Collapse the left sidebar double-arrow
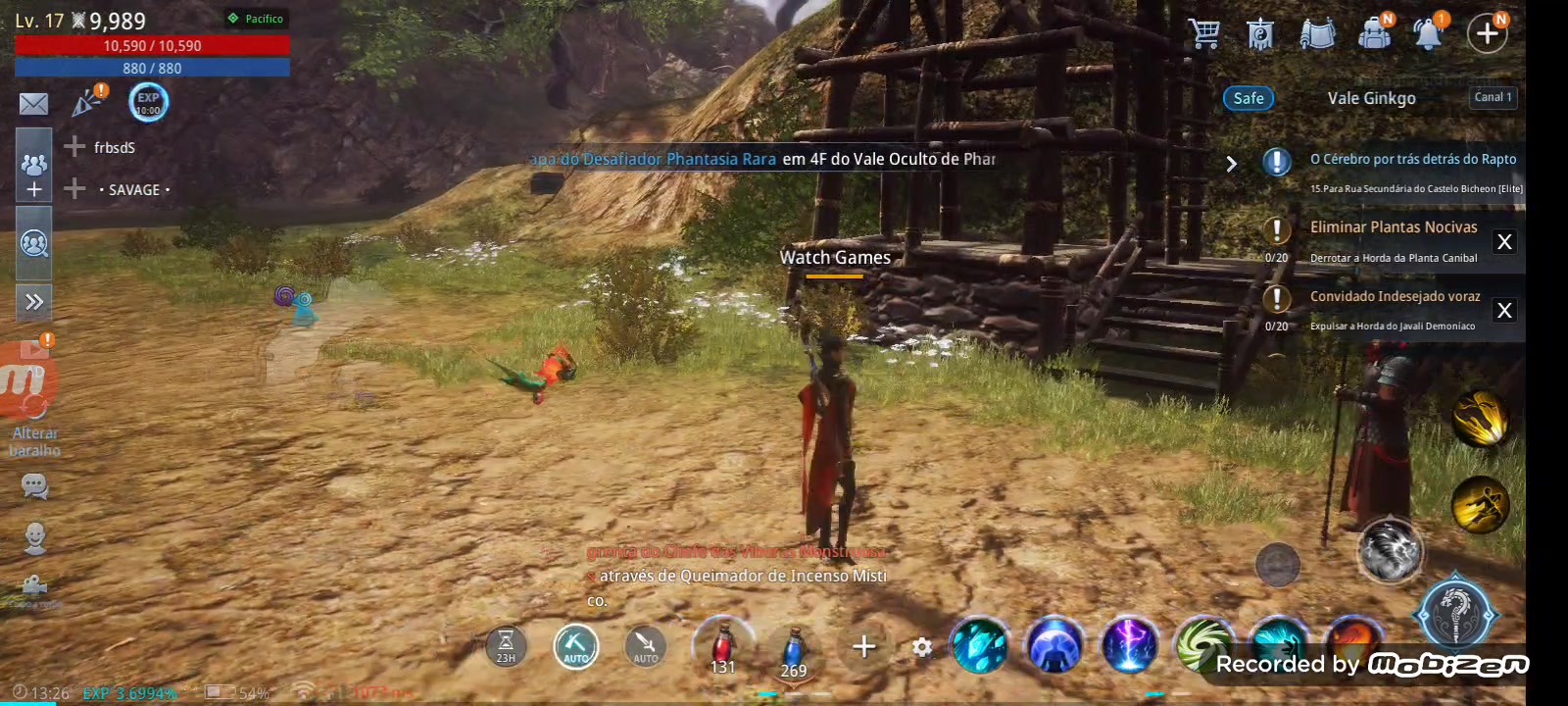The height and width of the screenshot is (706, 1568). [33, 303]
